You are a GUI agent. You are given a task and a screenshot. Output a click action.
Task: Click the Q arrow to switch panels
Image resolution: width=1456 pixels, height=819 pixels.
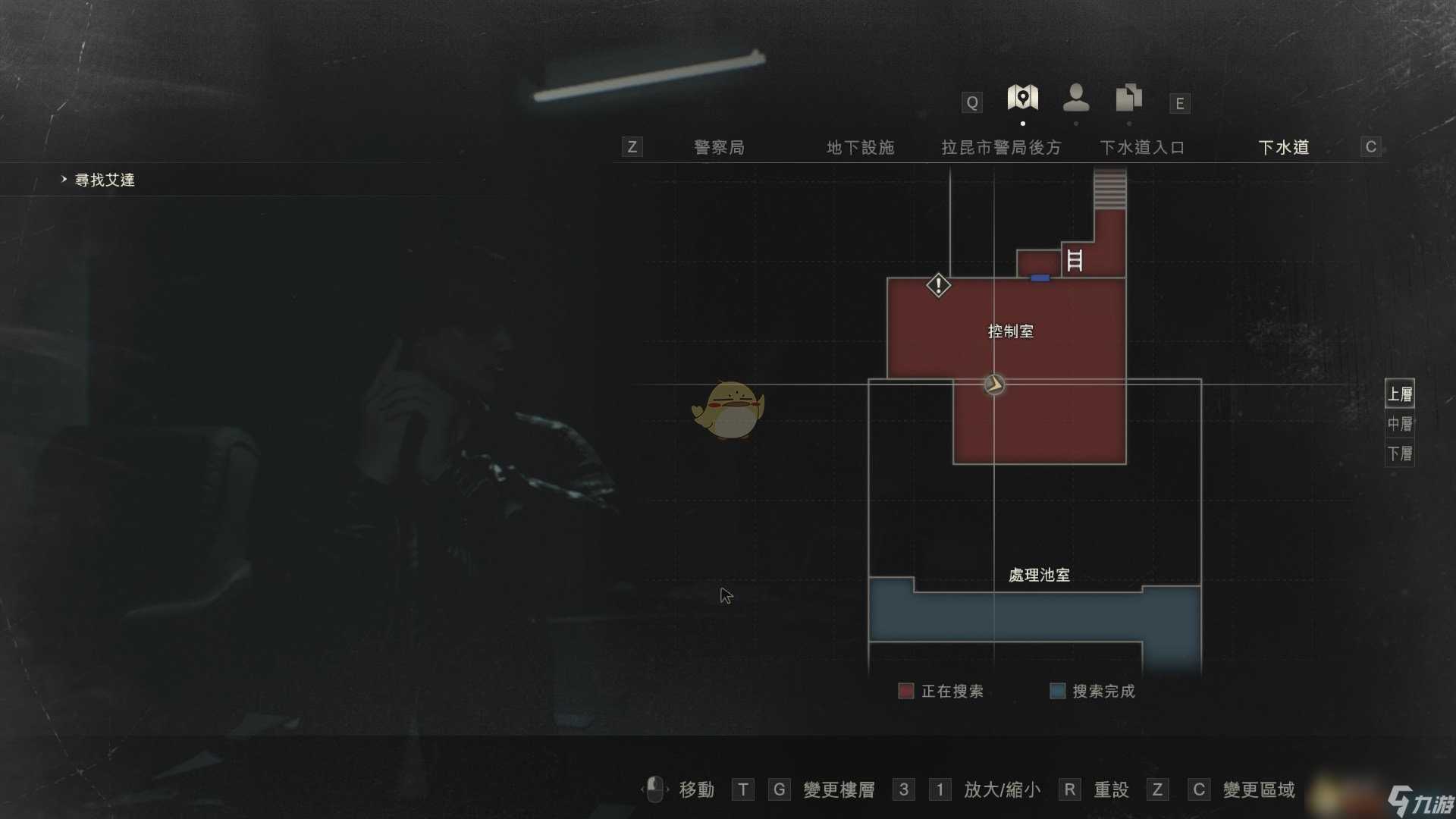click(971, 102)
